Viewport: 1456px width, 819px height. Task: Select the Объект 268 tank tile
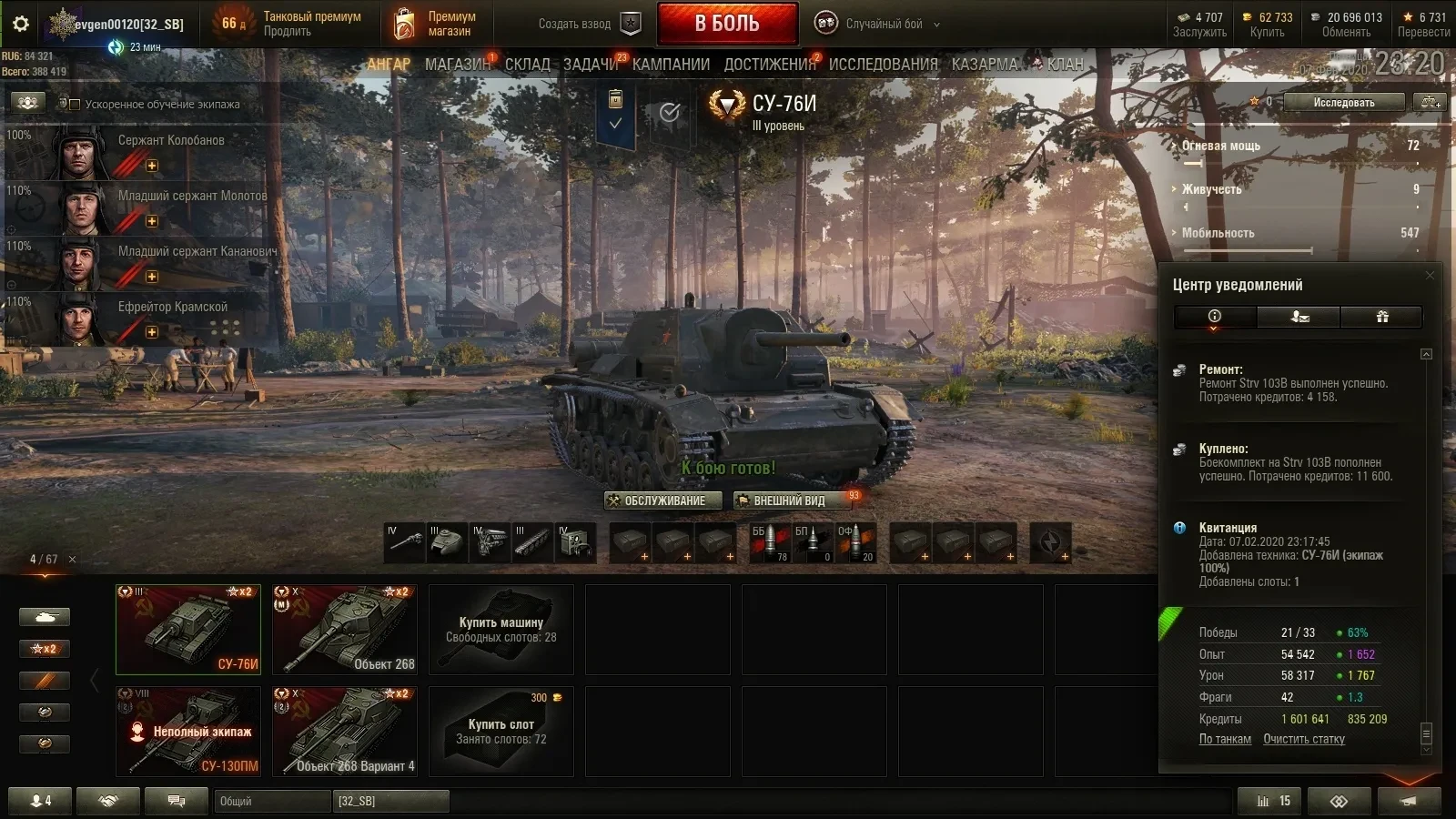pos(345,630)
